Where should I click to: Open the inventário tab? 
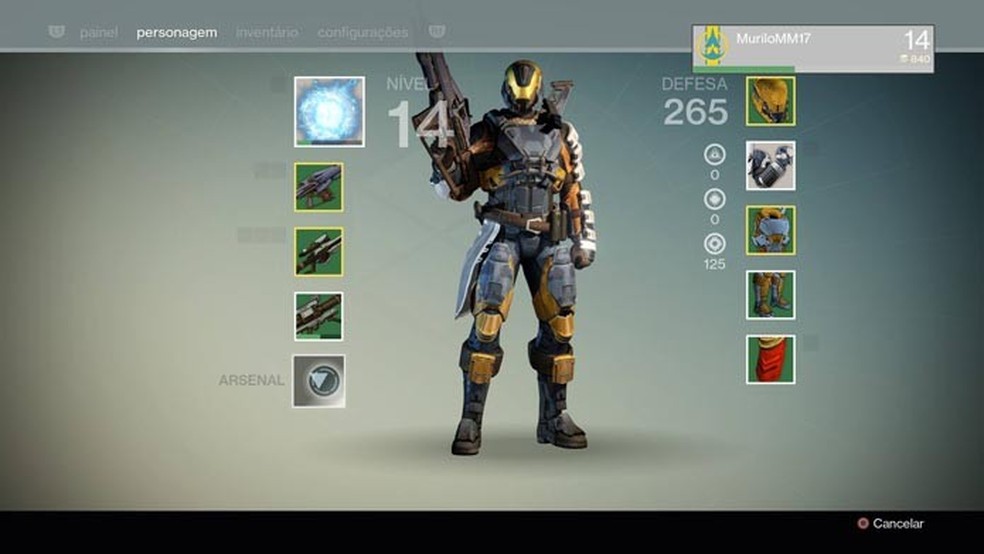coord(267,32)
